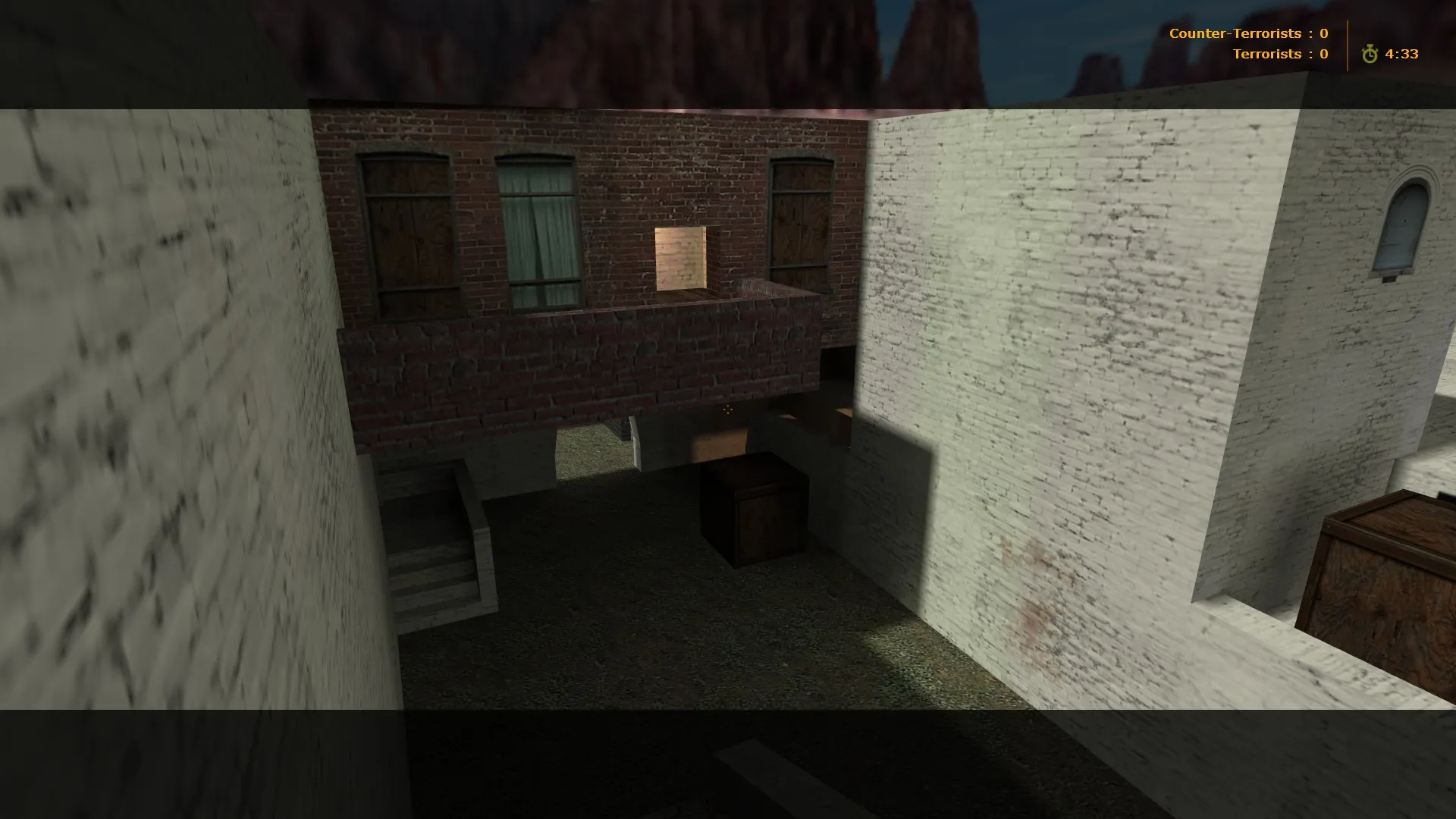Screen dimensions: 1456x819
Task: Click the Counter-Terrorists score value zero
Action: coord(1323,33)
